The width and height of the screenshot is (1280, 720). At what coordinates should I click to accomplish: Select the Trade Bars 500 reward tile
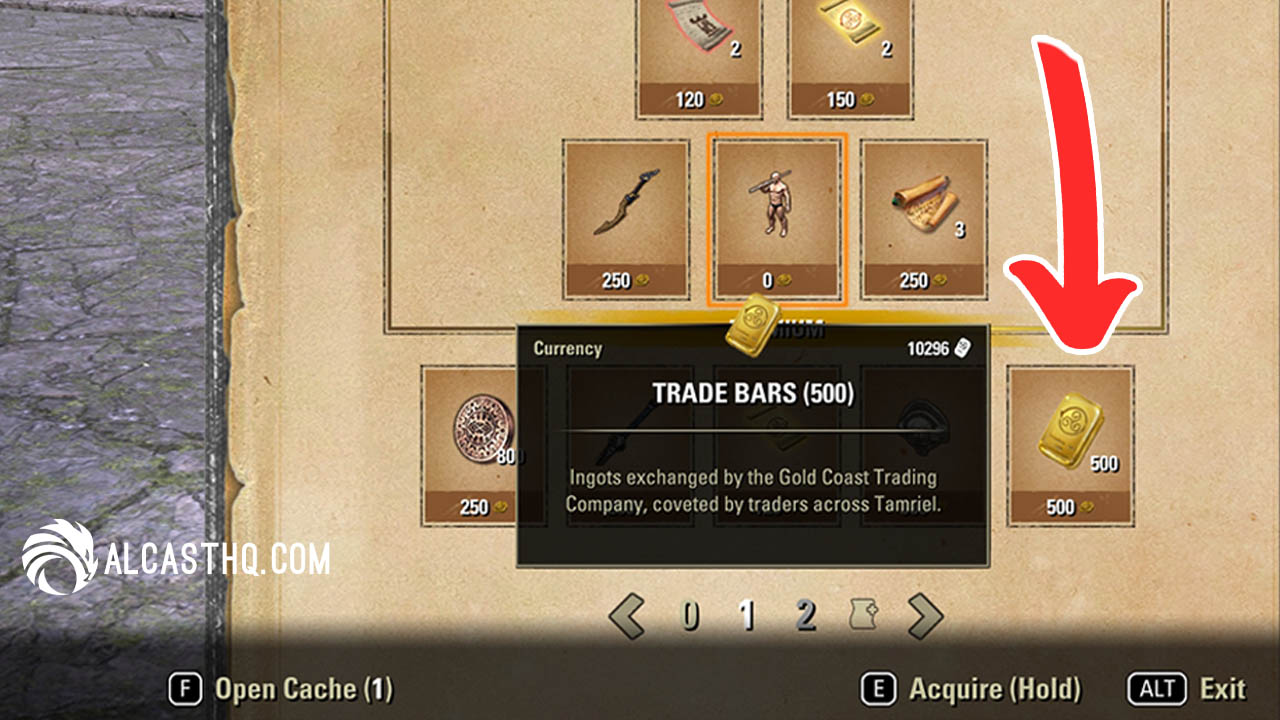(x=1070, y=445)
